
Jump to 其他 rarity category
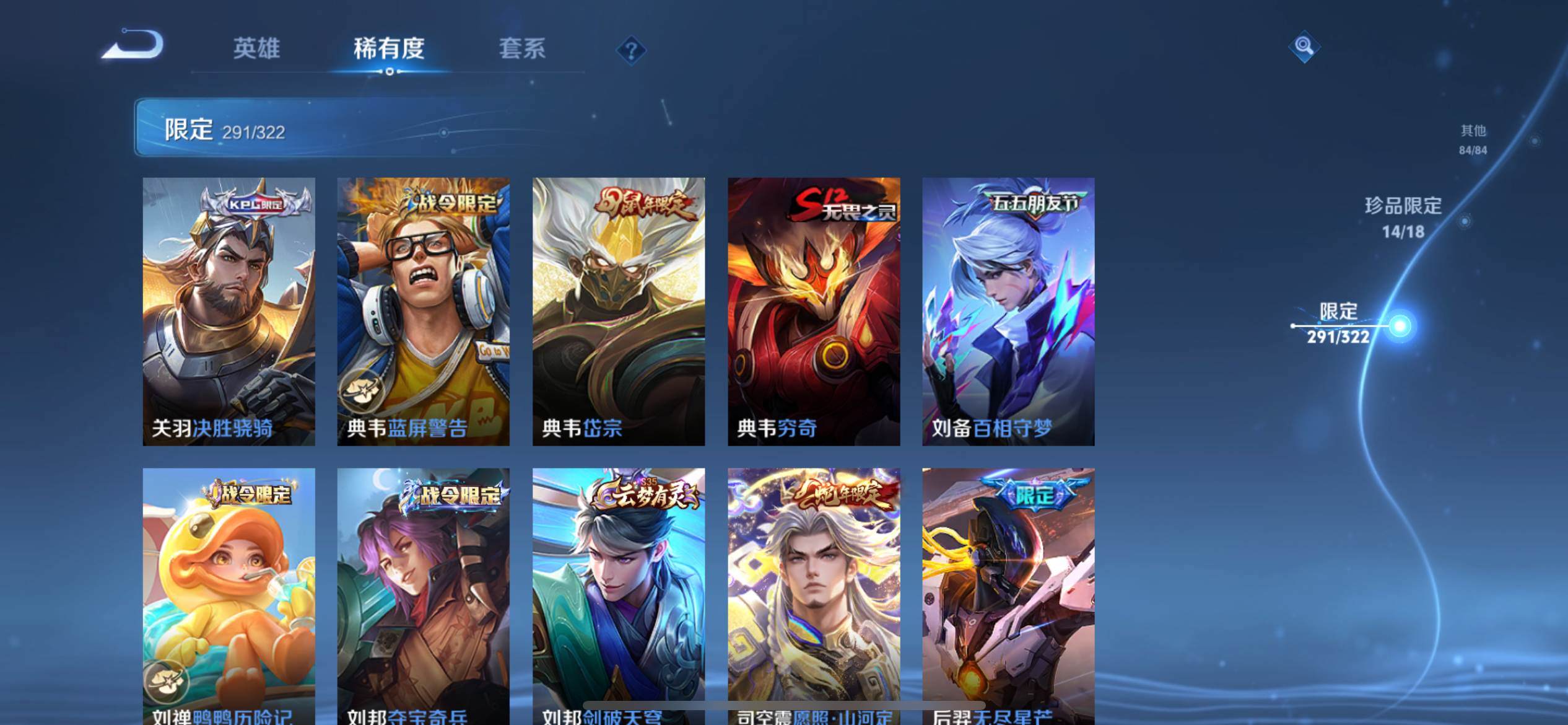coord(1473,139)
